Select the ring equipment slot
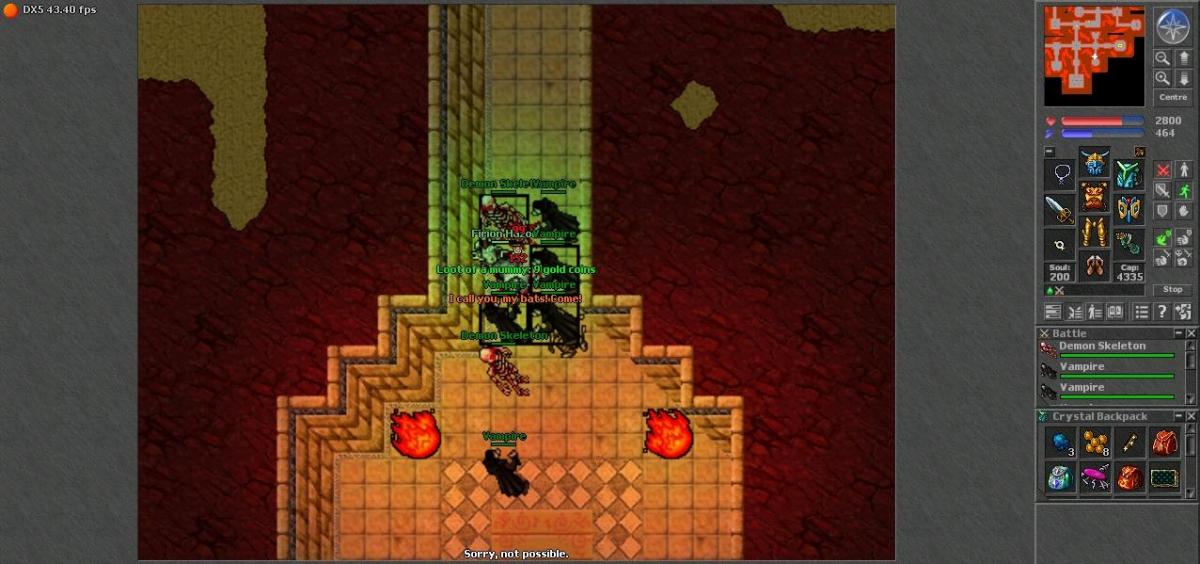The height and width of the screenshot is (564, 1200). coord(1060,243)
